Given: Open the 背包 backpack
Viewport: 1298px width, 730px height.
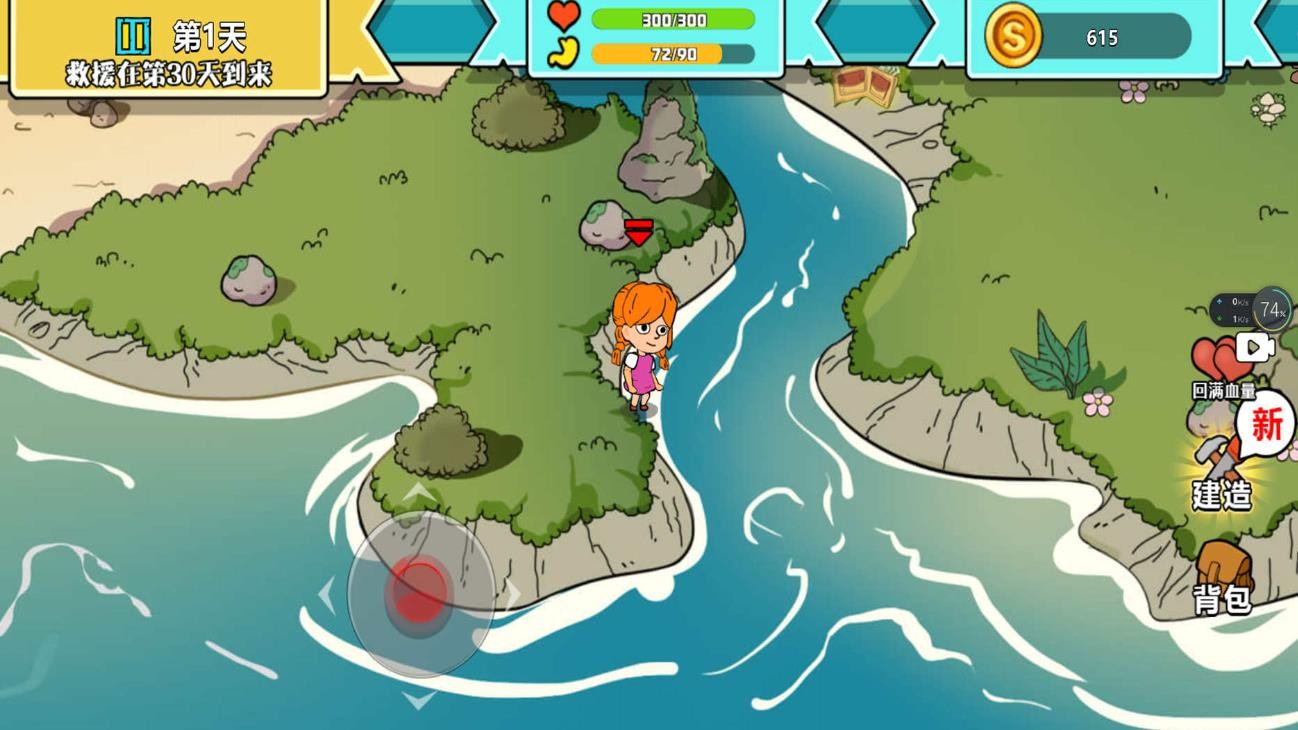Looking at the screenshot, I should click(1223, 578).
